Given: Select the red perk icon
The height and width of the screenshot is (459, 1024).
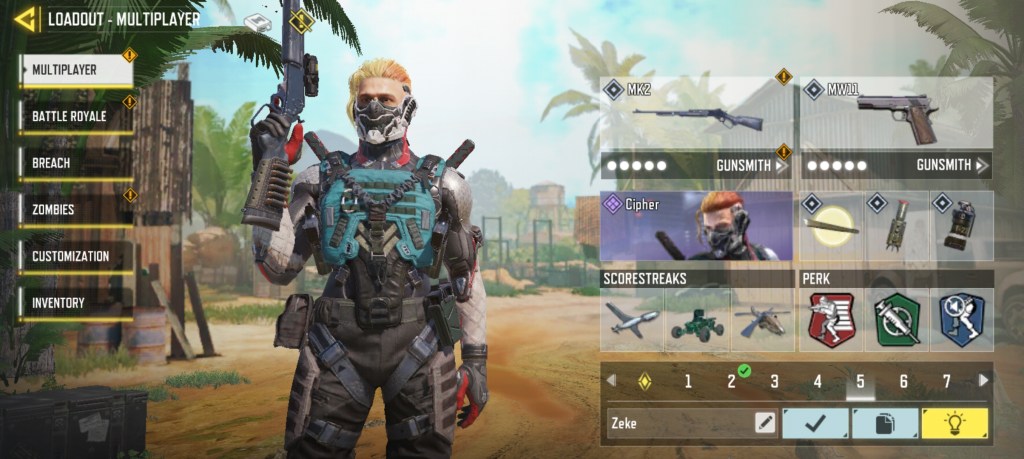Looking at the screenshot, I should (x=832, y=320).
